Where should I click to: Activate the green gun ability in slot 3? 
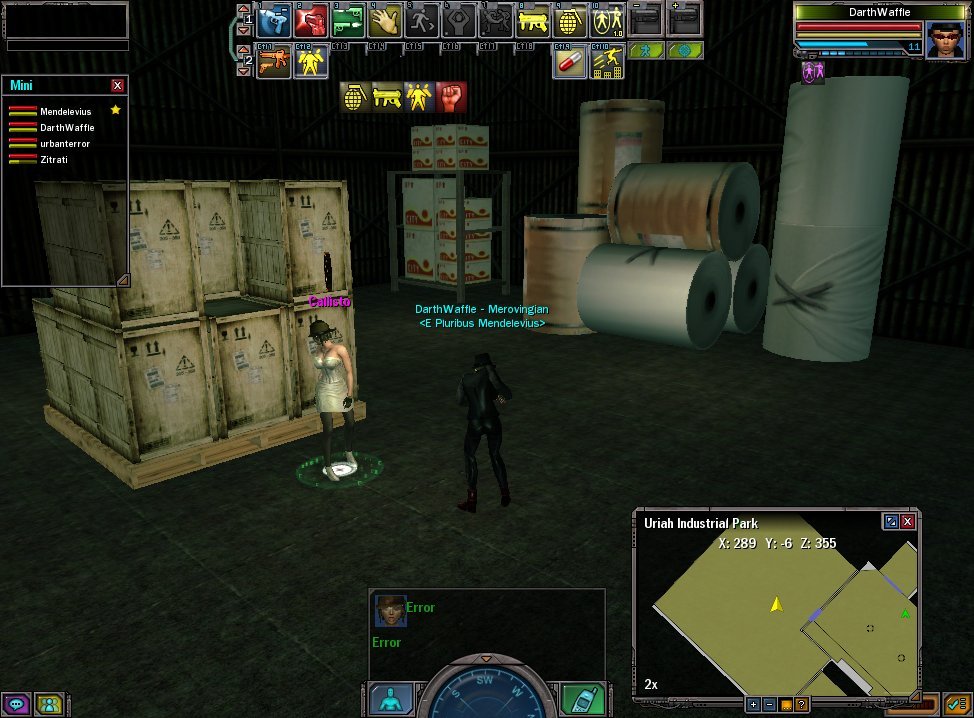(x=348, y=22)
